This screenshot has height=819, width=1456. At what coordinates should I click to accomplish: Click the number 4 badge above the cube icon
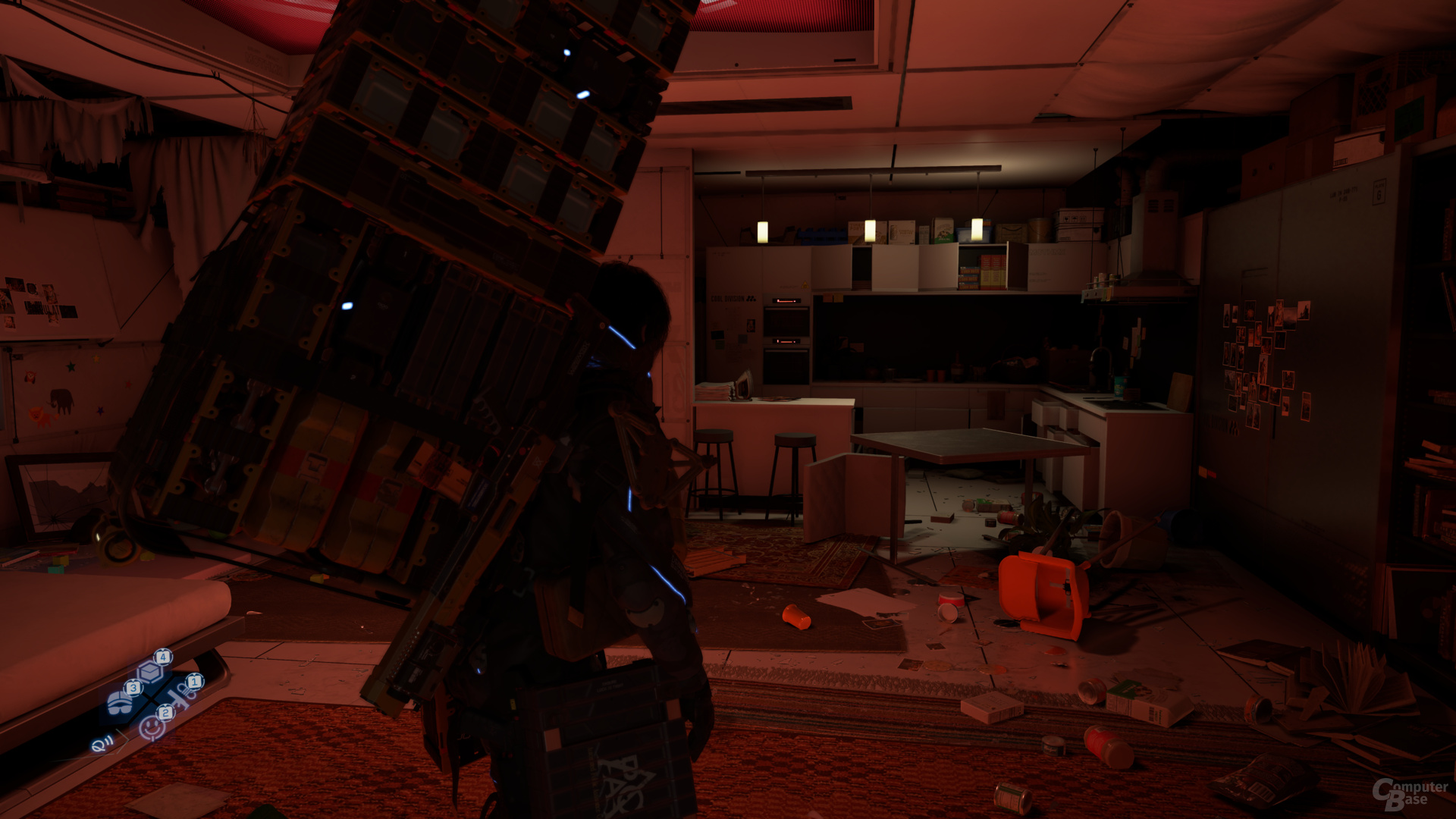(x=163, y=657)
